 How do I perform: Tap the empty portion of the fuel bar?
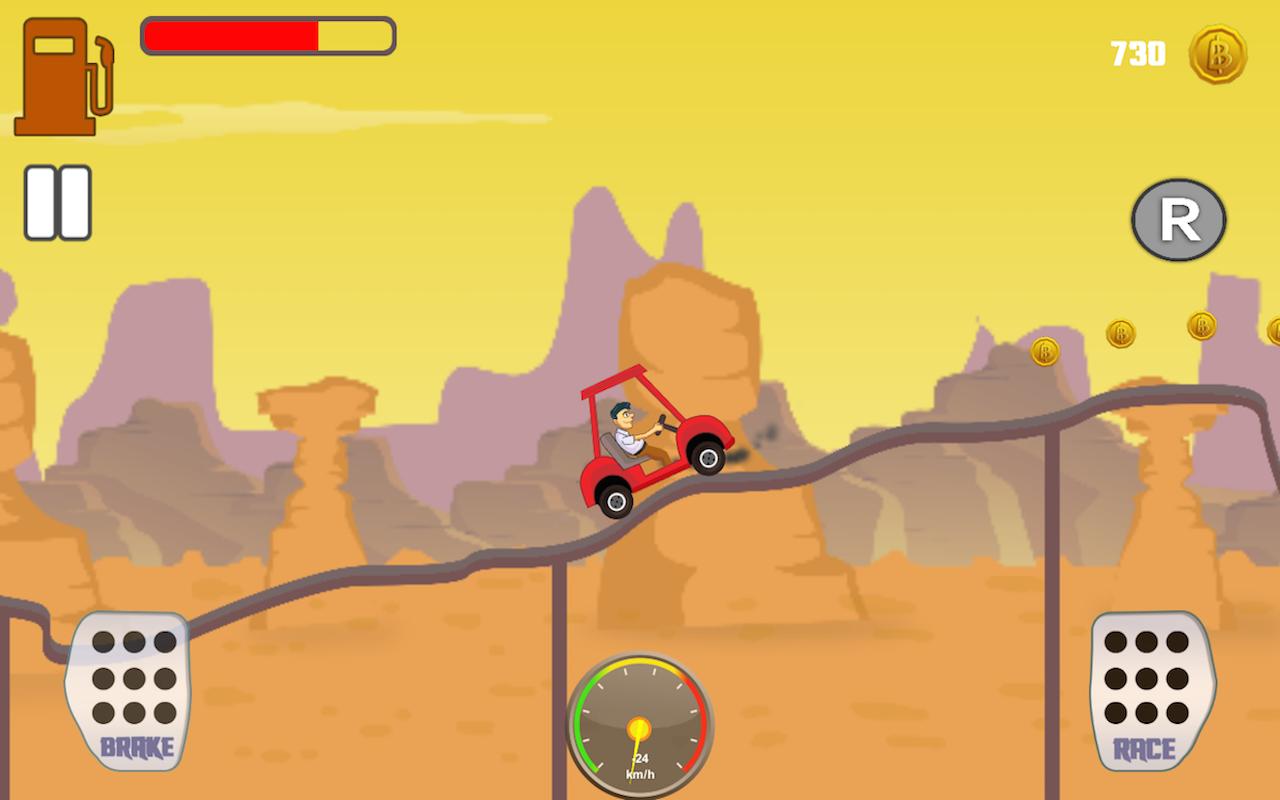point(355,36)
